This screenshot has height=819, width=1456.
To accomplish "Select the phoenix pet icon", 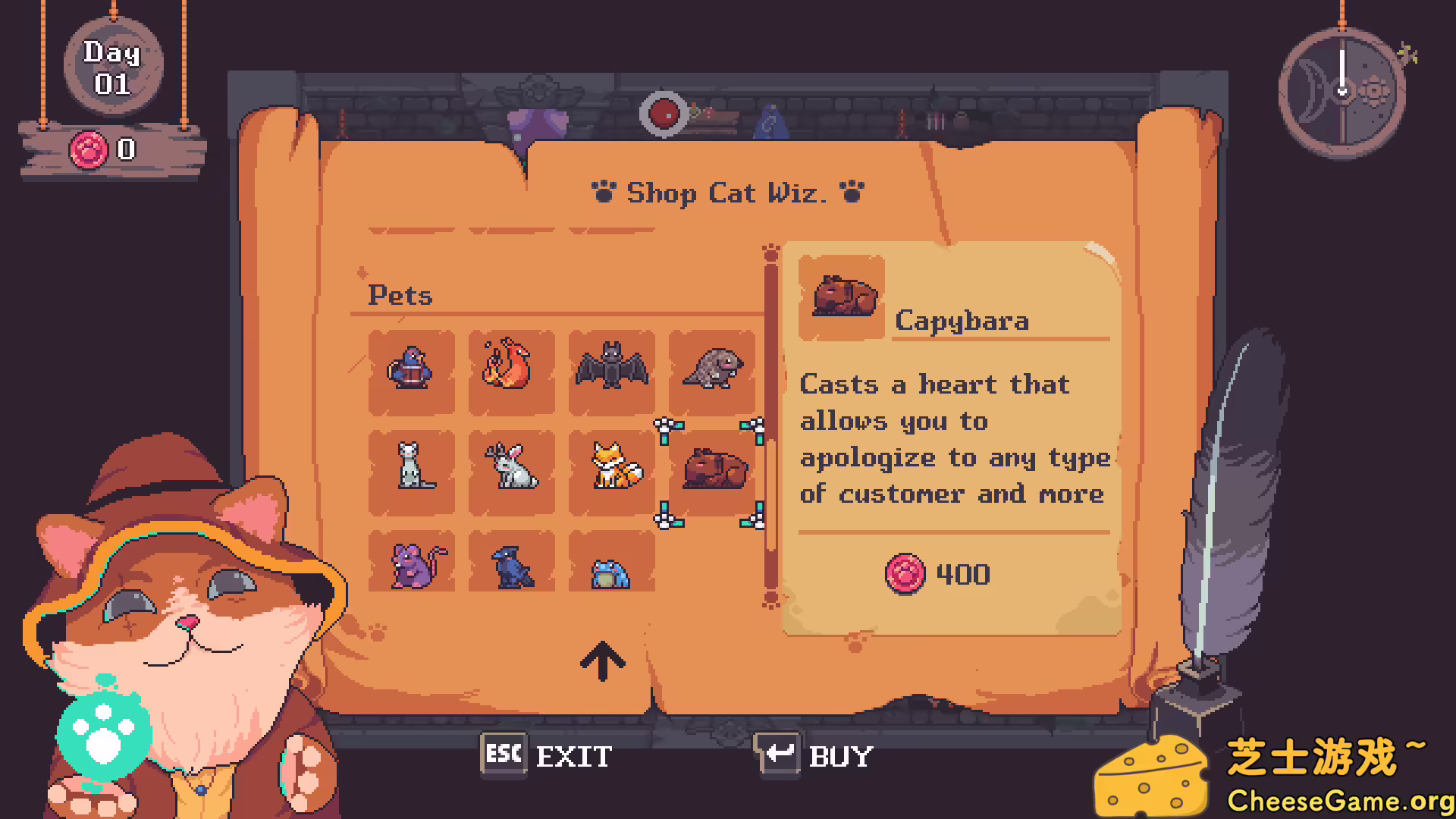I will (x=512, y=372).
